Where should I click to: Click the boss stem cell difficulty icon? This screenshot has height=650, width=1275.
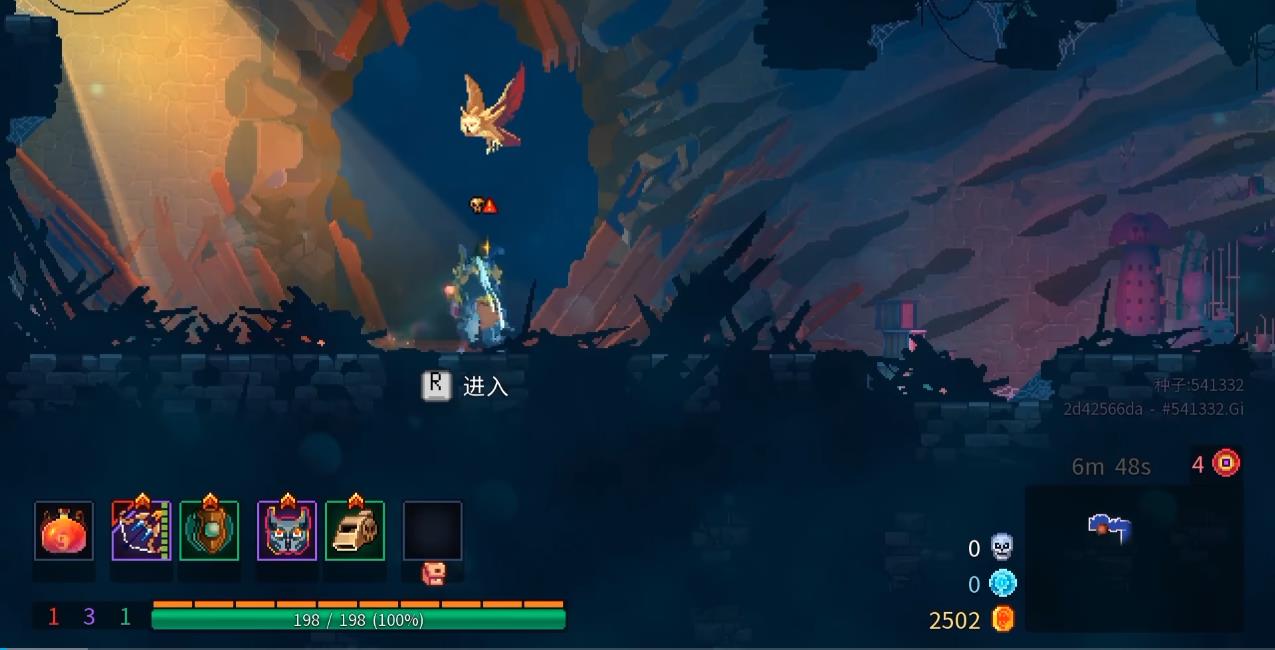click(x=1226, y=463)
